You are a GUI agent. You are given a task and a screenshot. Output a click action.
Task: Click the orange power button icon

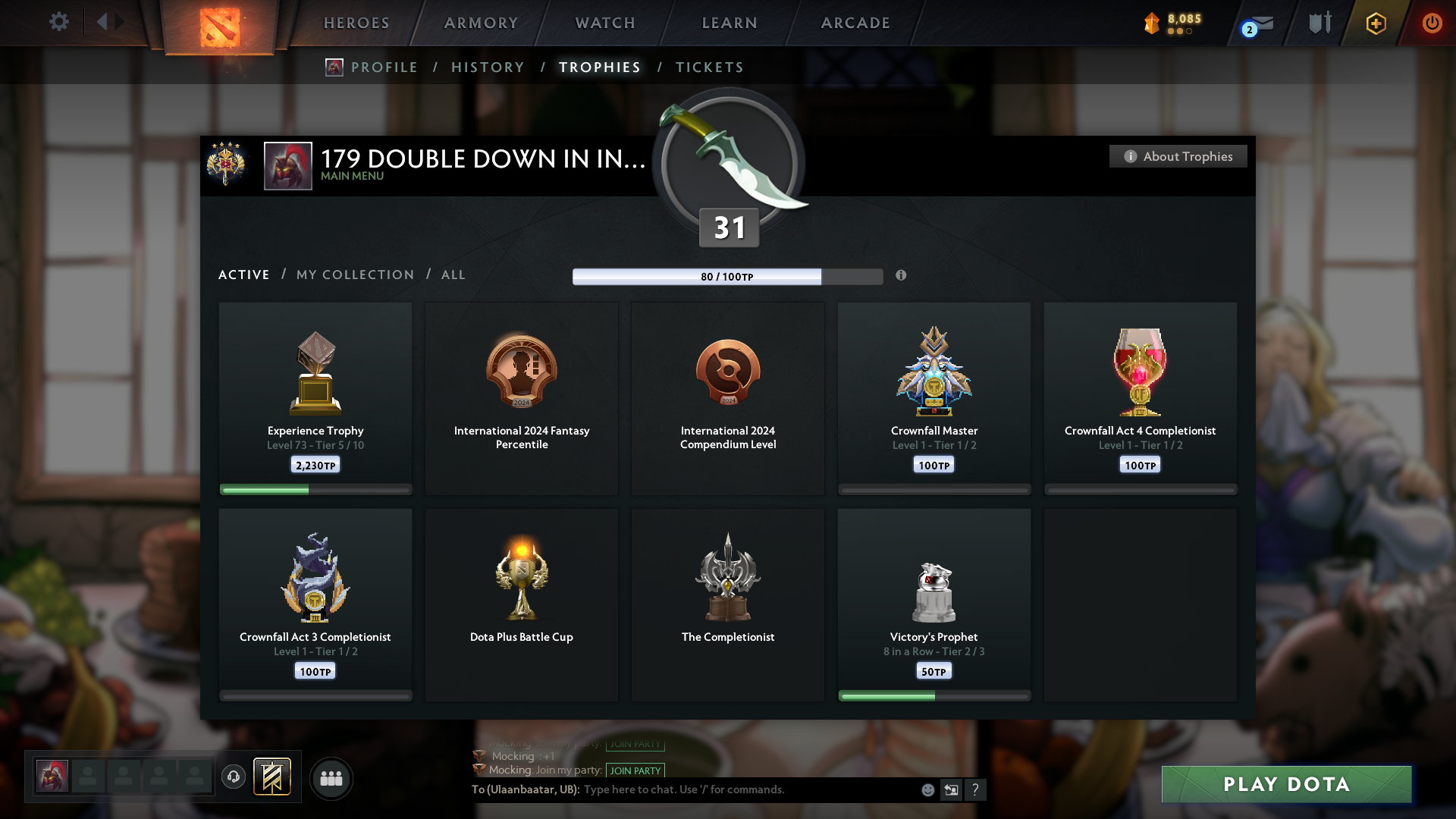click(x=1432, y=23)
